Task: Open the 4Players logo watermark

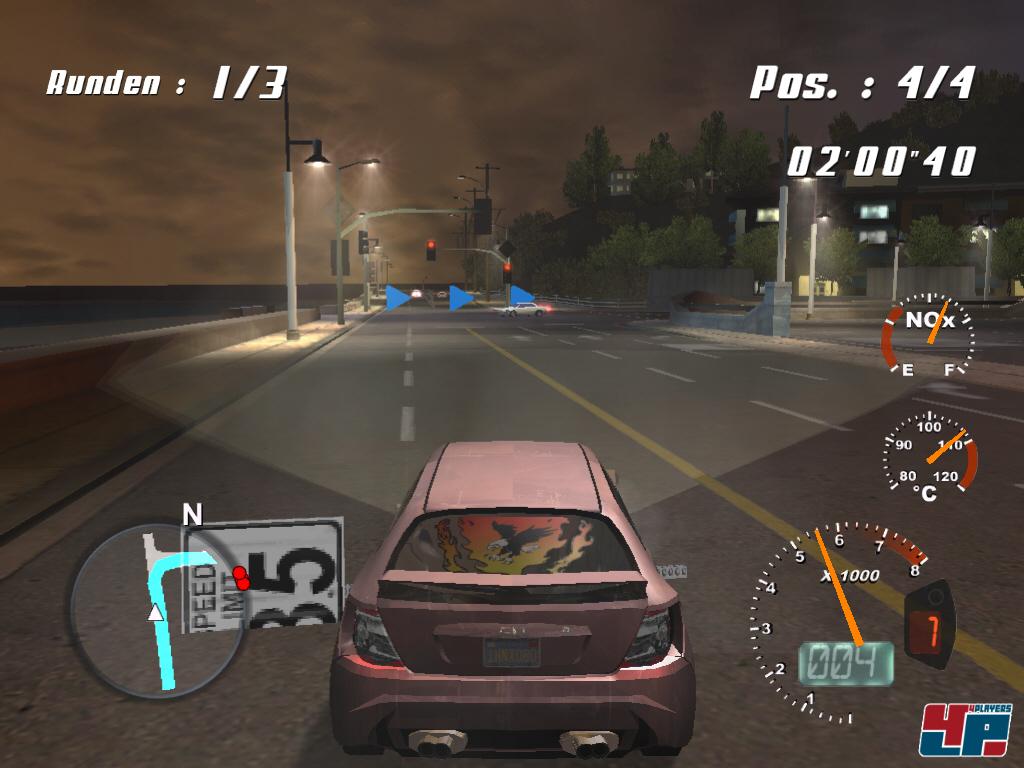Action: (964, 729)
